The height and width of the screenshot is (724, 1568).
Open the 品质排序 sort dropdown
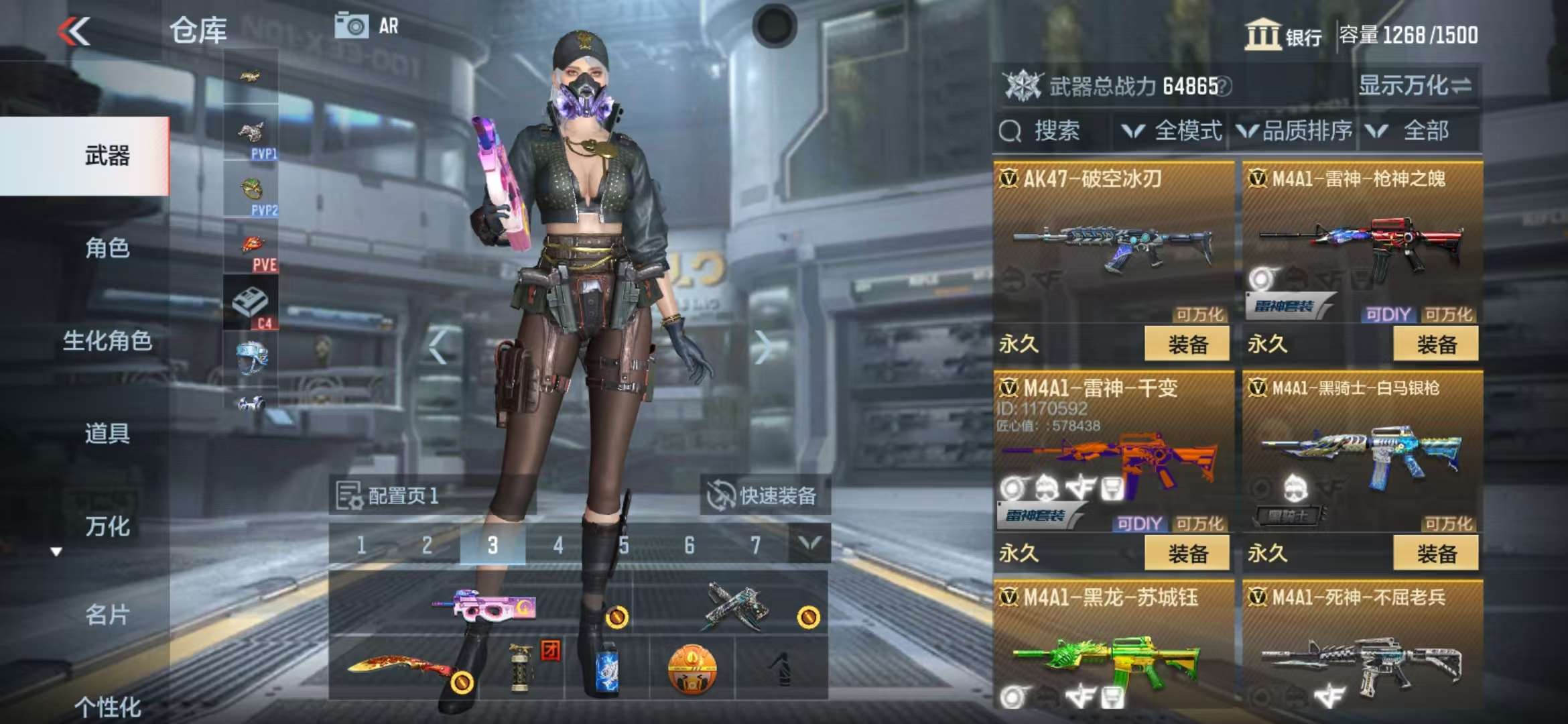coord(1295,131)
